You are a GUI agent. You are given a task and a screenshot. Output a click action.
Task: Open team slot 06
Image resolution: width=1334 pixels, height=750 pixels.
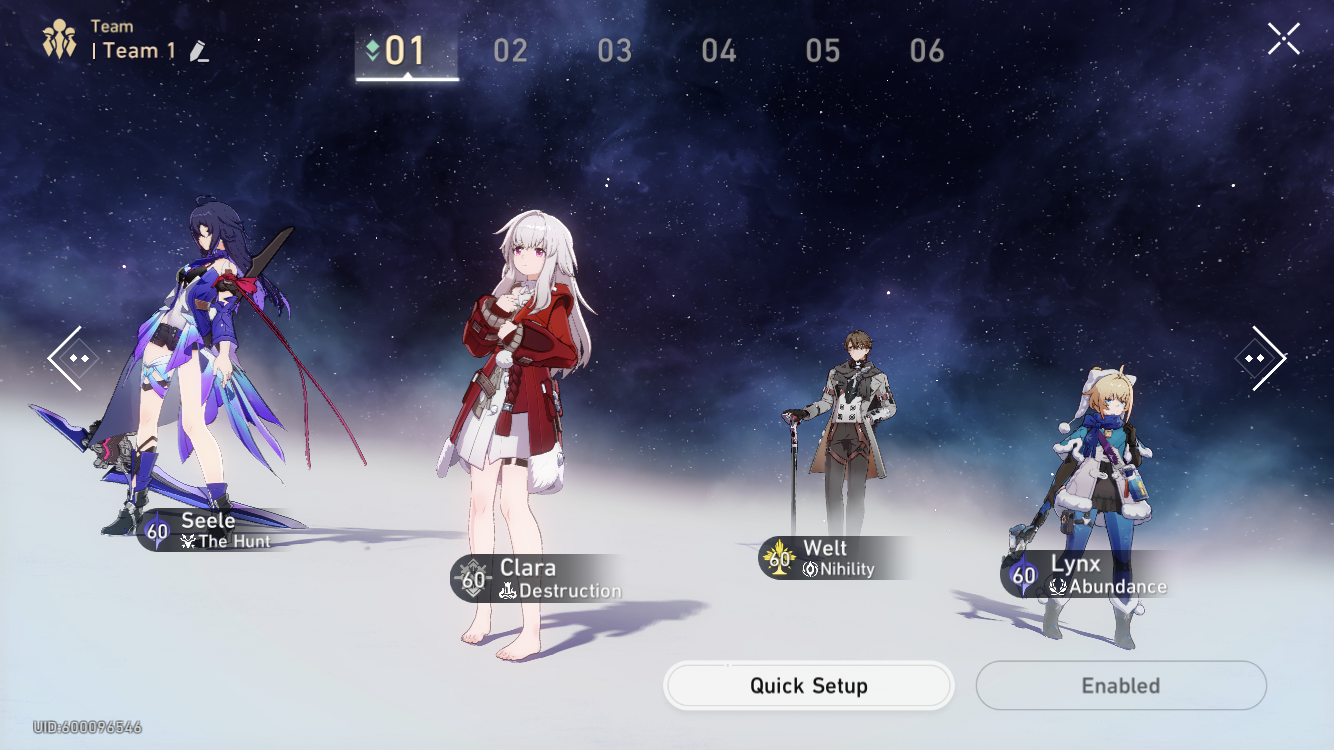(x=926, y=49)
